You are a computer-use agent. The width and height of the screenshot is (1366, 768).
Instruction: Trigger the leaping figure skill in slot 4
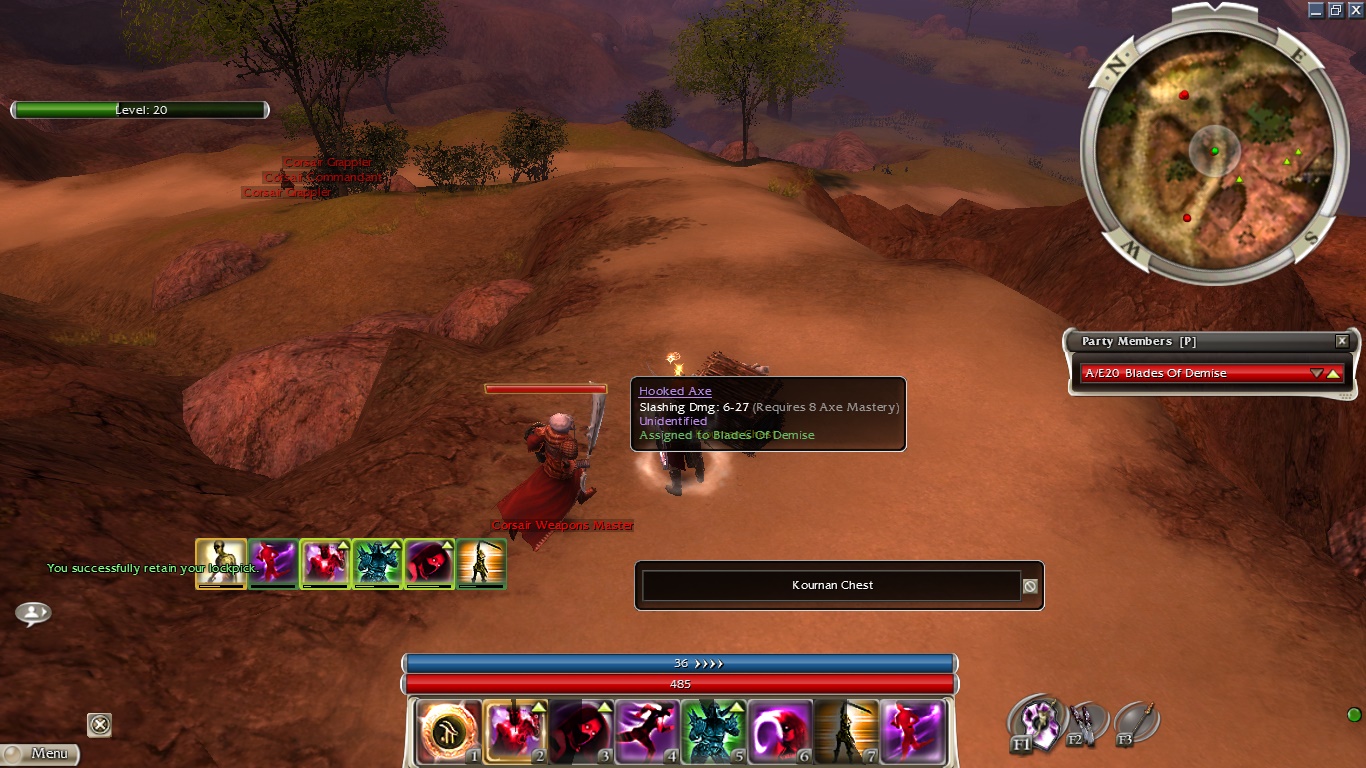[647, 731]
